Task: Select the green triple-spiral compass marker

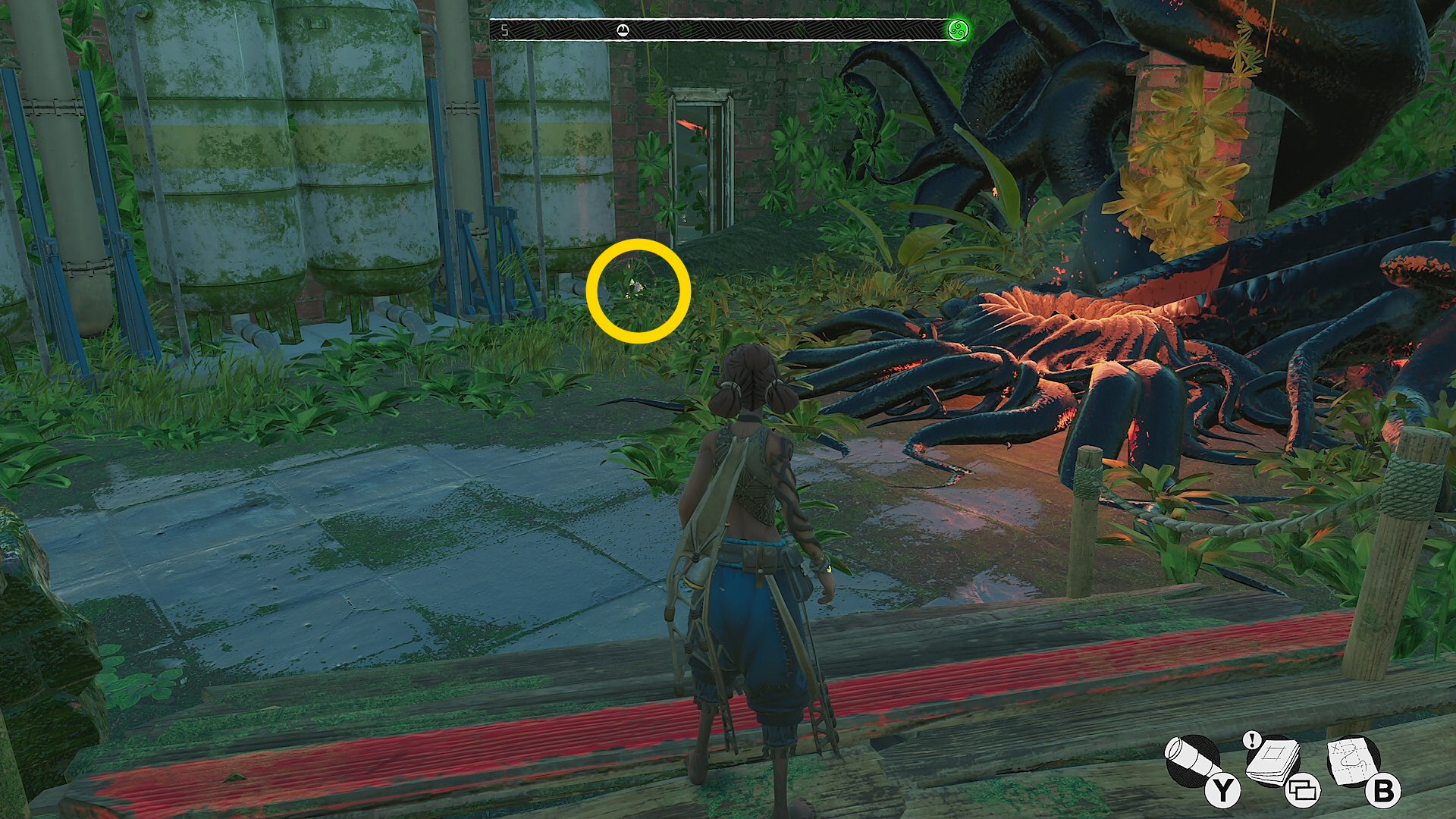Action: 959,31
